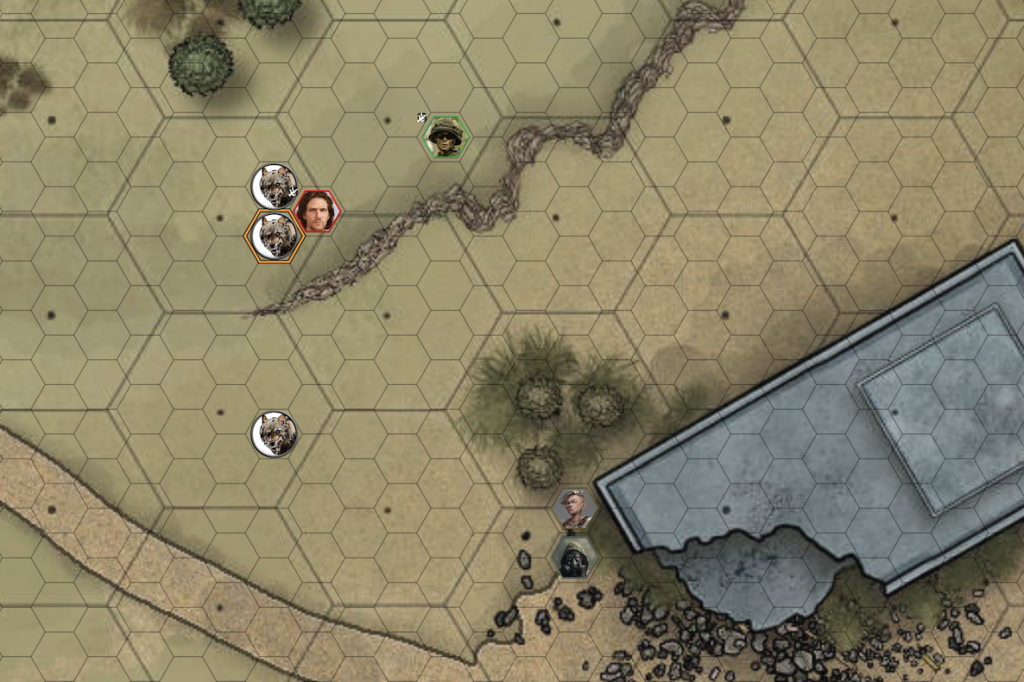Image resolution: width=1024 pixels, height=682 pixels.
Task: Pick the long-haired man token with red border
Action: tap(317, 211)
